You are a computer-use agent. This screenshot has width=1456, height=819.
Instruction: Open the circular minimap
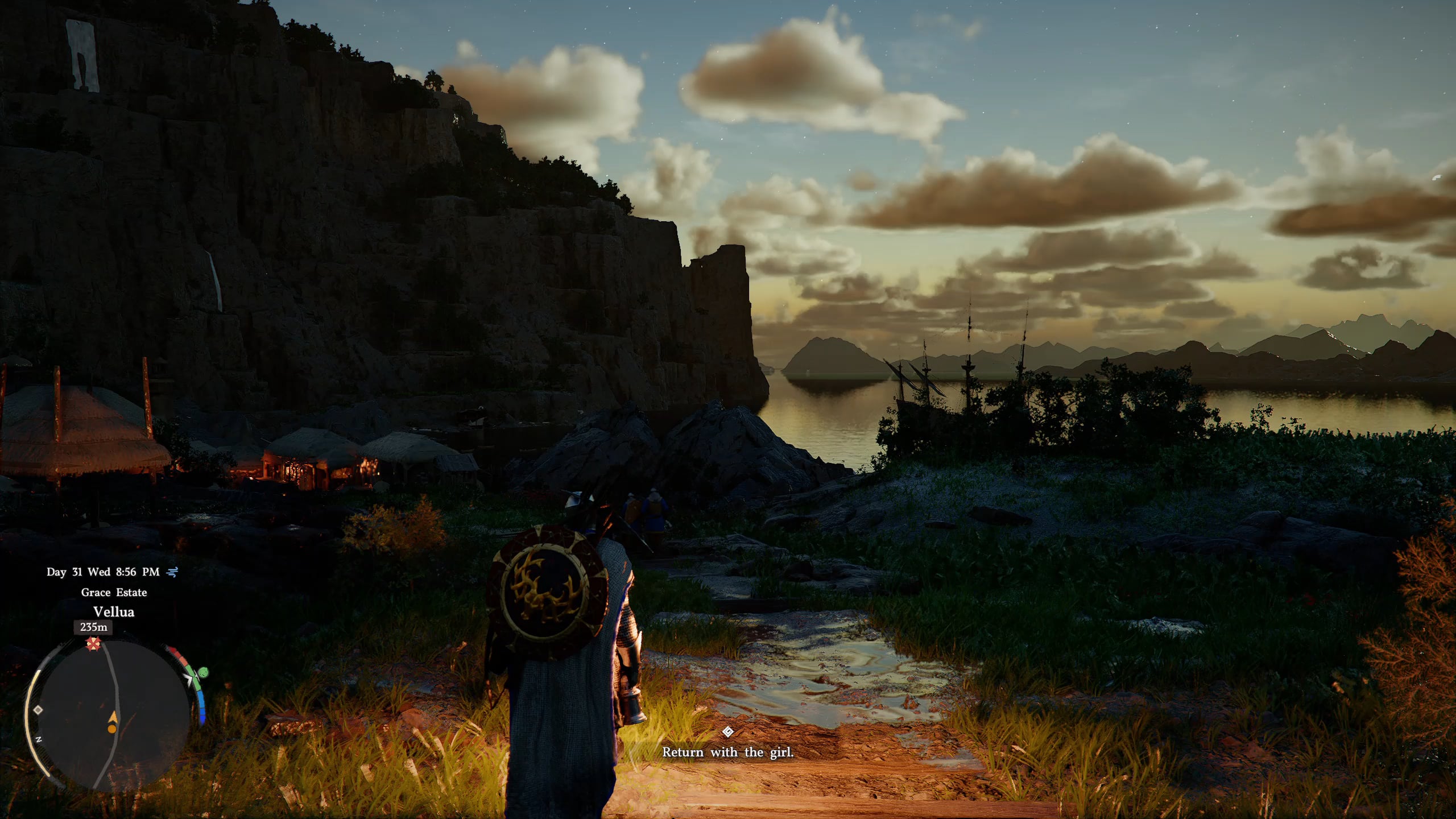tap(108, 714)
